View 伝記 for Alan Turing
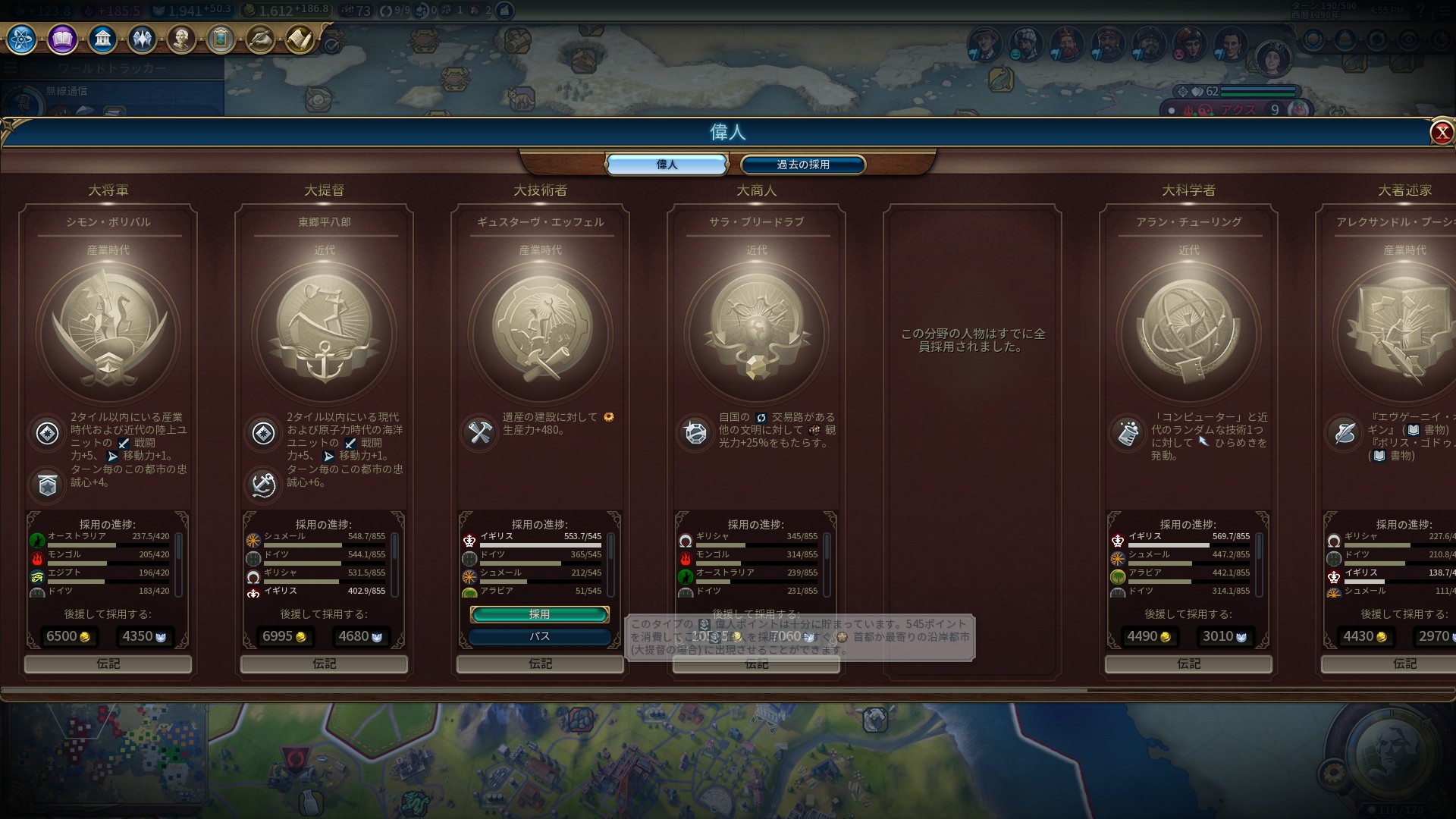 (x=1188, y=664)
